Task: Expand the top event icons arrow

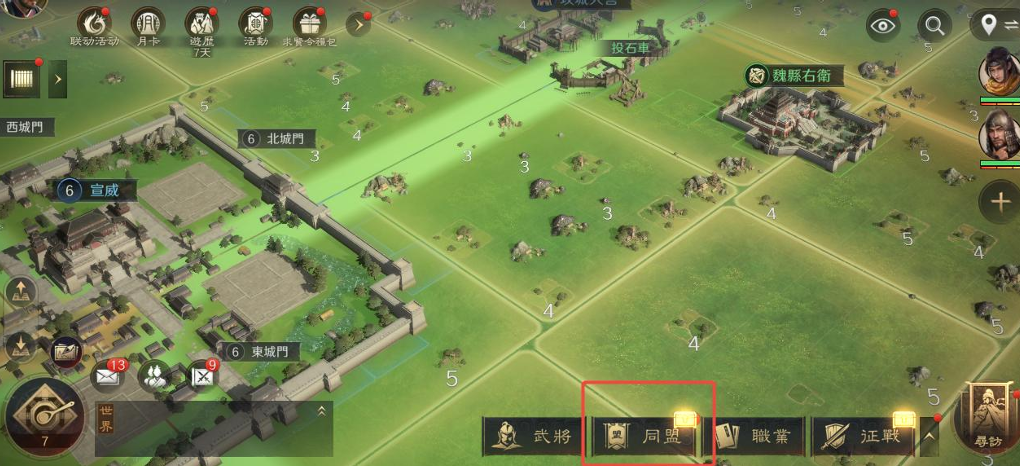Action: click(358, 24)
